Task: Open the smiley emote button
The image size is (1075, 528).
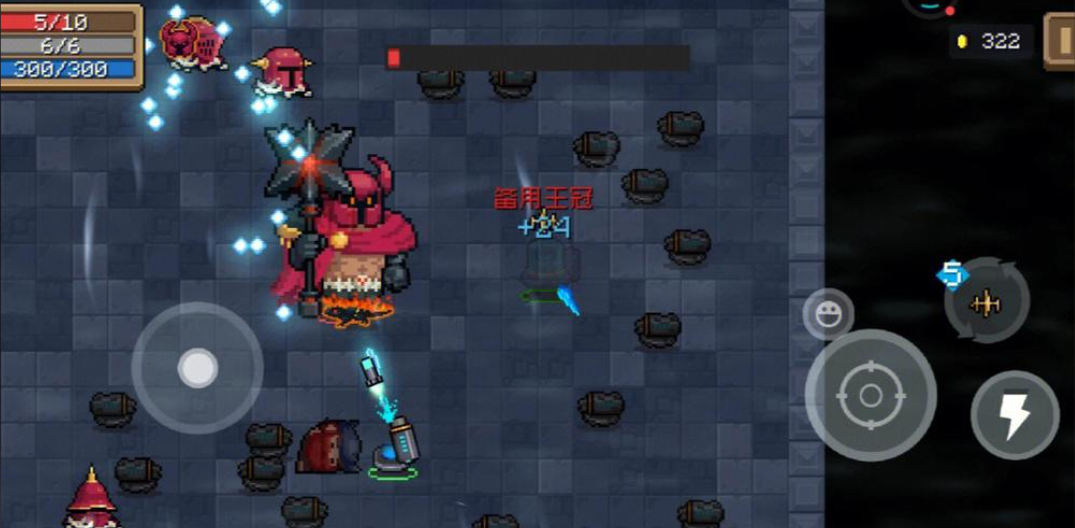Action: (x=828, y=315)
